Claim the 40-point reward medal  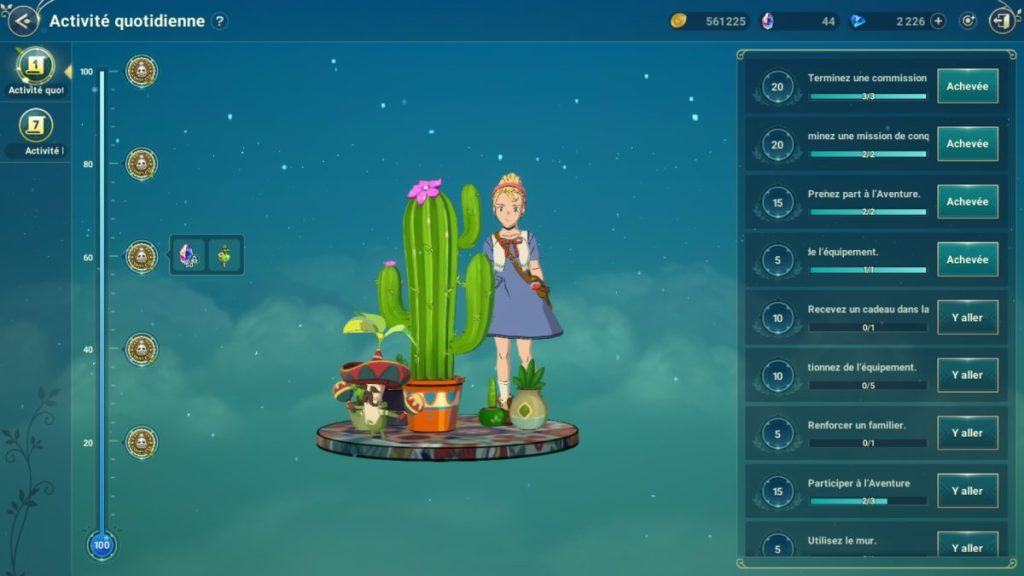click(x=142, y=349)
